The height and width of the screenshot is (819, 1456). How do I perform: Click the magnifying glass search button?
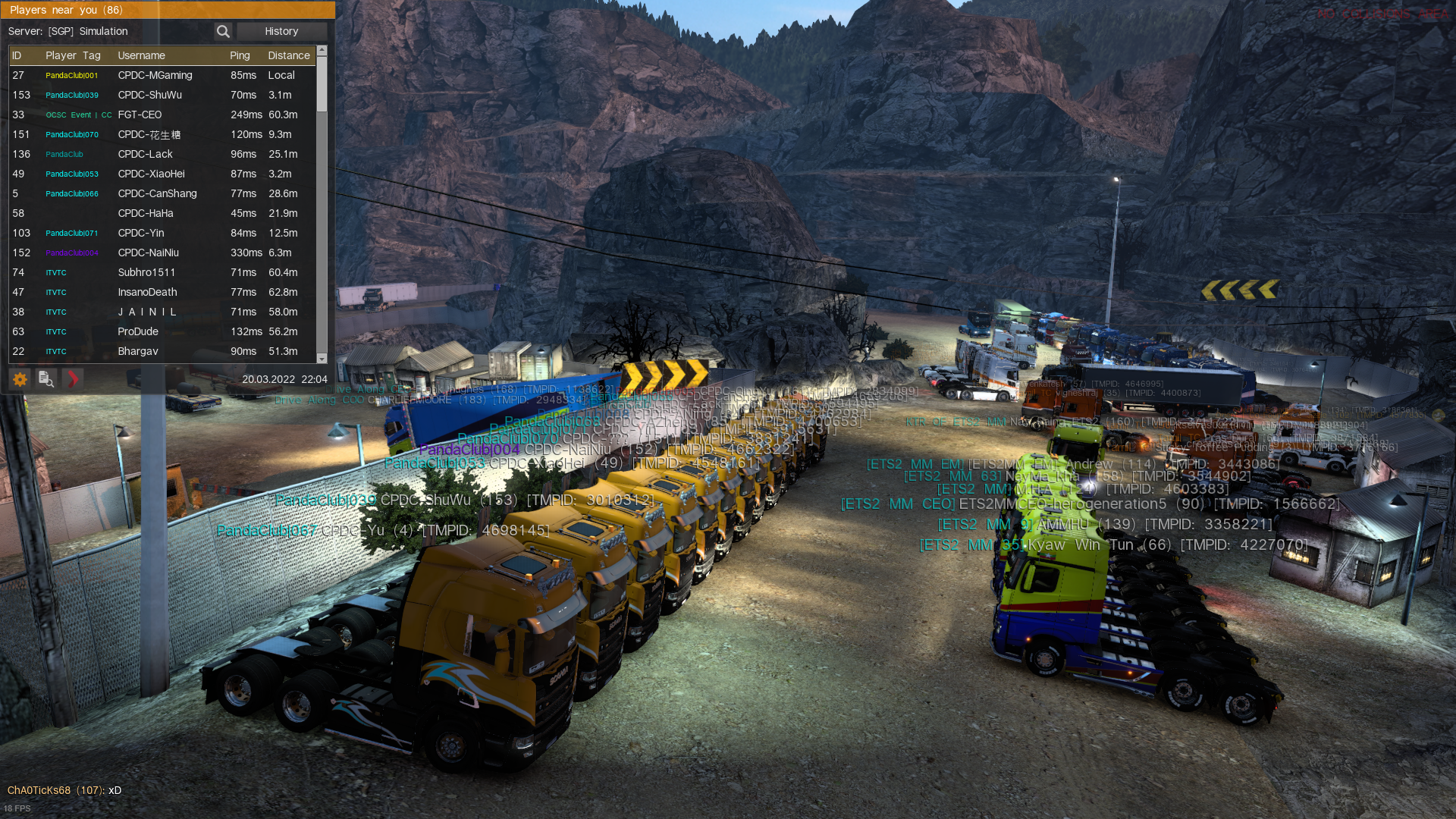(223, 31)
